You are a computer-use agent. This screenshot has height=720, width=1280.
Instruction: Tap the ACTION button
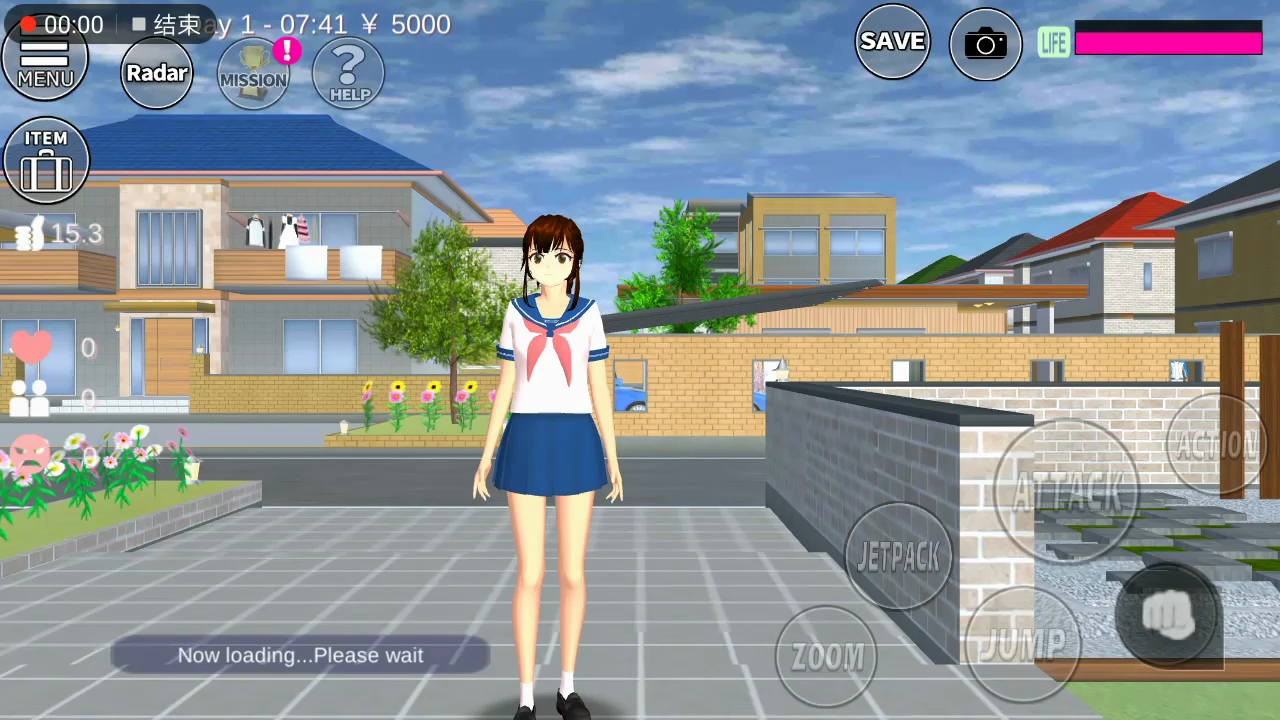(x=1216, y=444)
